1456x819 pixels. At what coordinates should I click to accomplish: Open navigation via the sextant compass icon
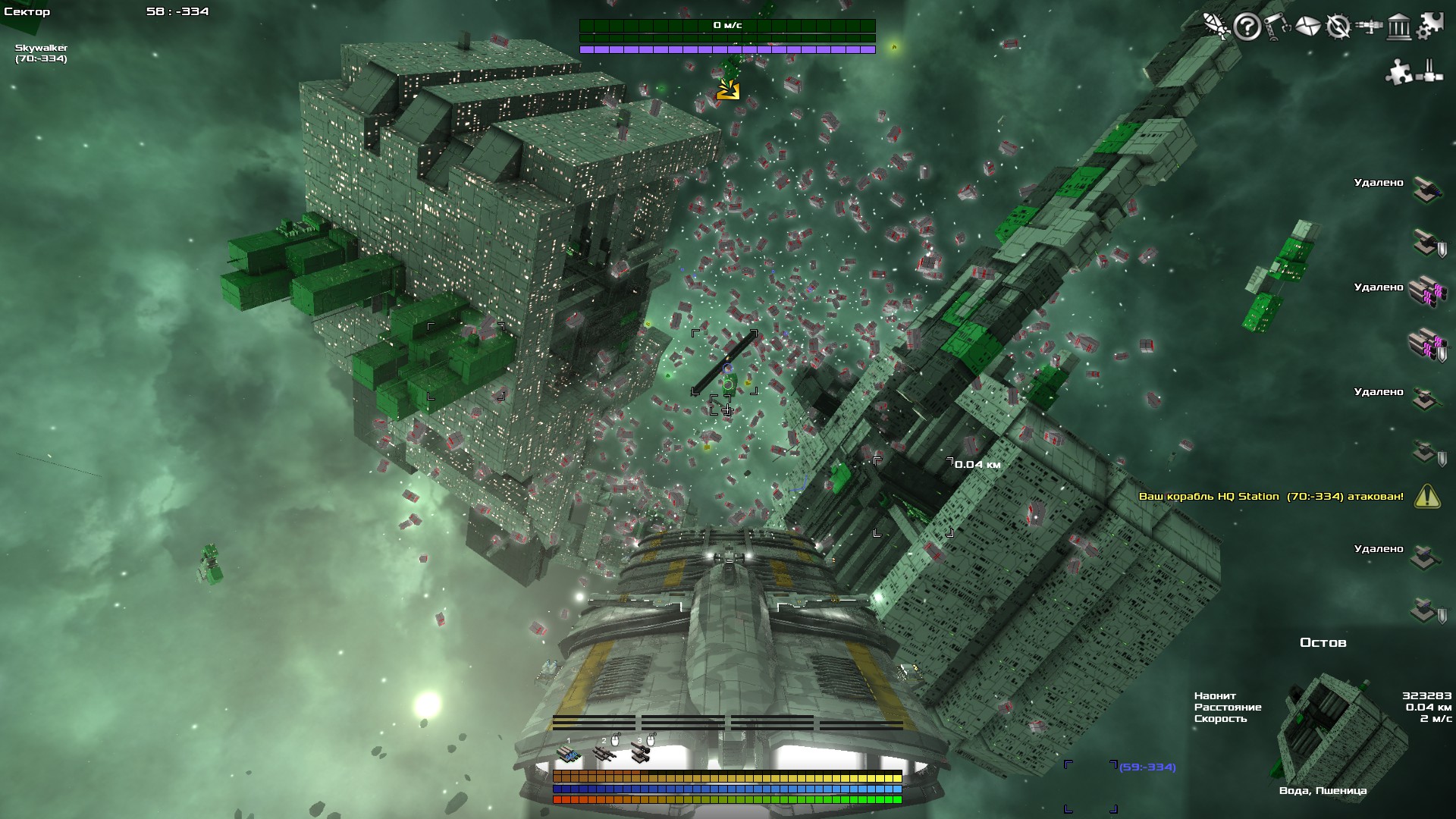point(1338,28)
